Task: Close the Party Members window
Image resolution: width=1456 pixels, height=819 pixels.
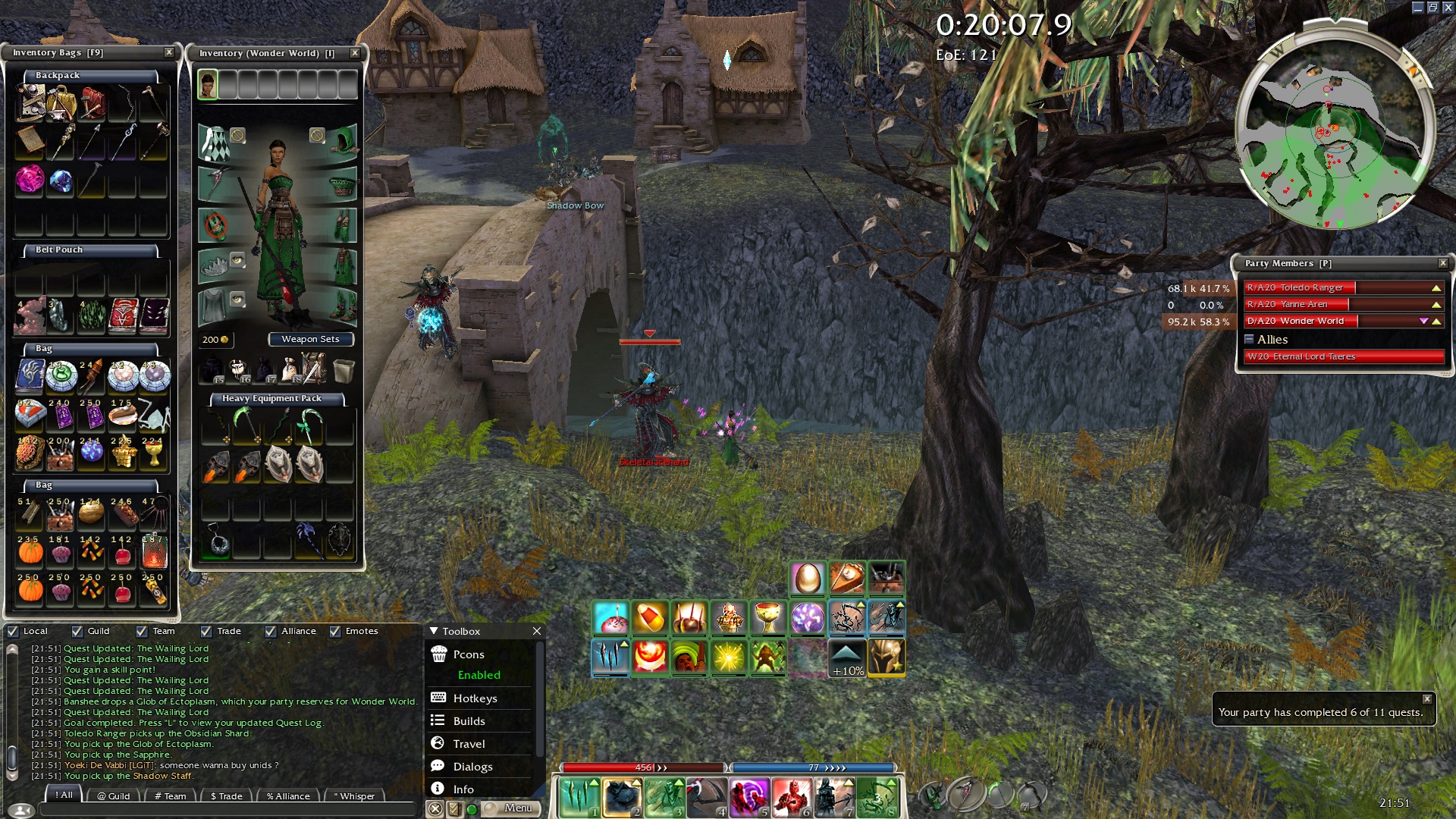Action: click(1442, 263)
